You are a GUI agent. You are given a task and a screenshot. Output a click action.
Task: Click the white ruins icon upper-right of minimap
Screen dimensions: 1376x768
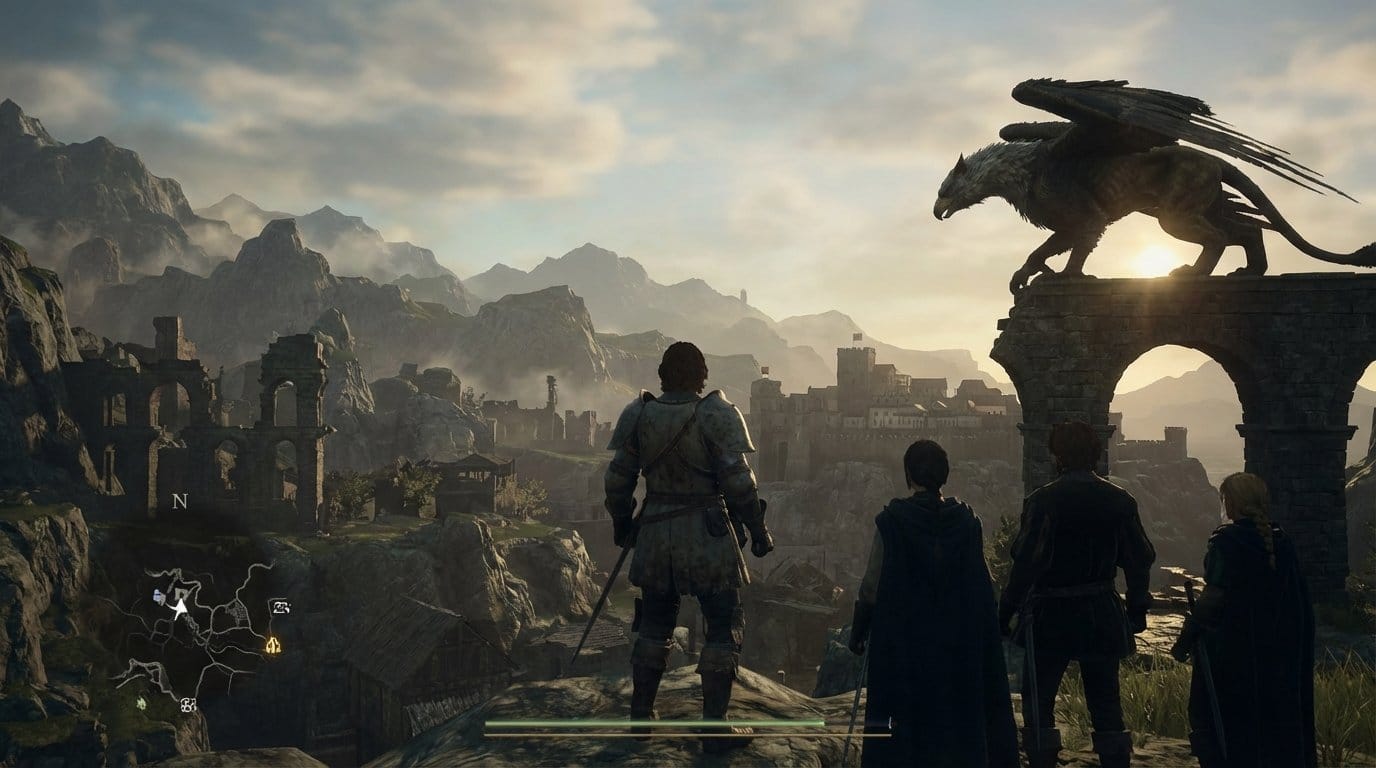click(280, 608)
